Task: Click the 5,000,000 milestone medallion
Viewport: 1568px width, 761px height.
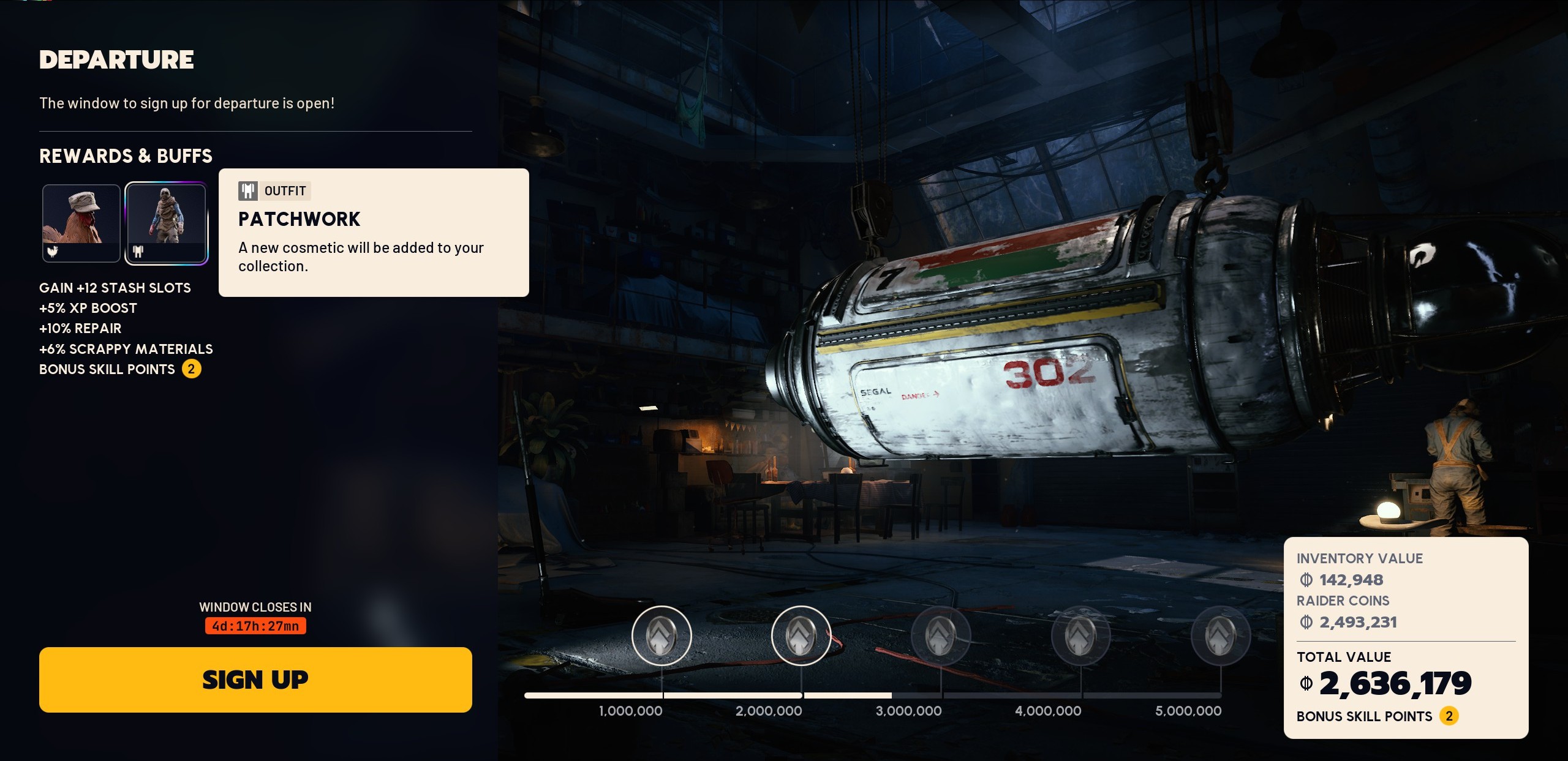Action: coord(1221,635)
